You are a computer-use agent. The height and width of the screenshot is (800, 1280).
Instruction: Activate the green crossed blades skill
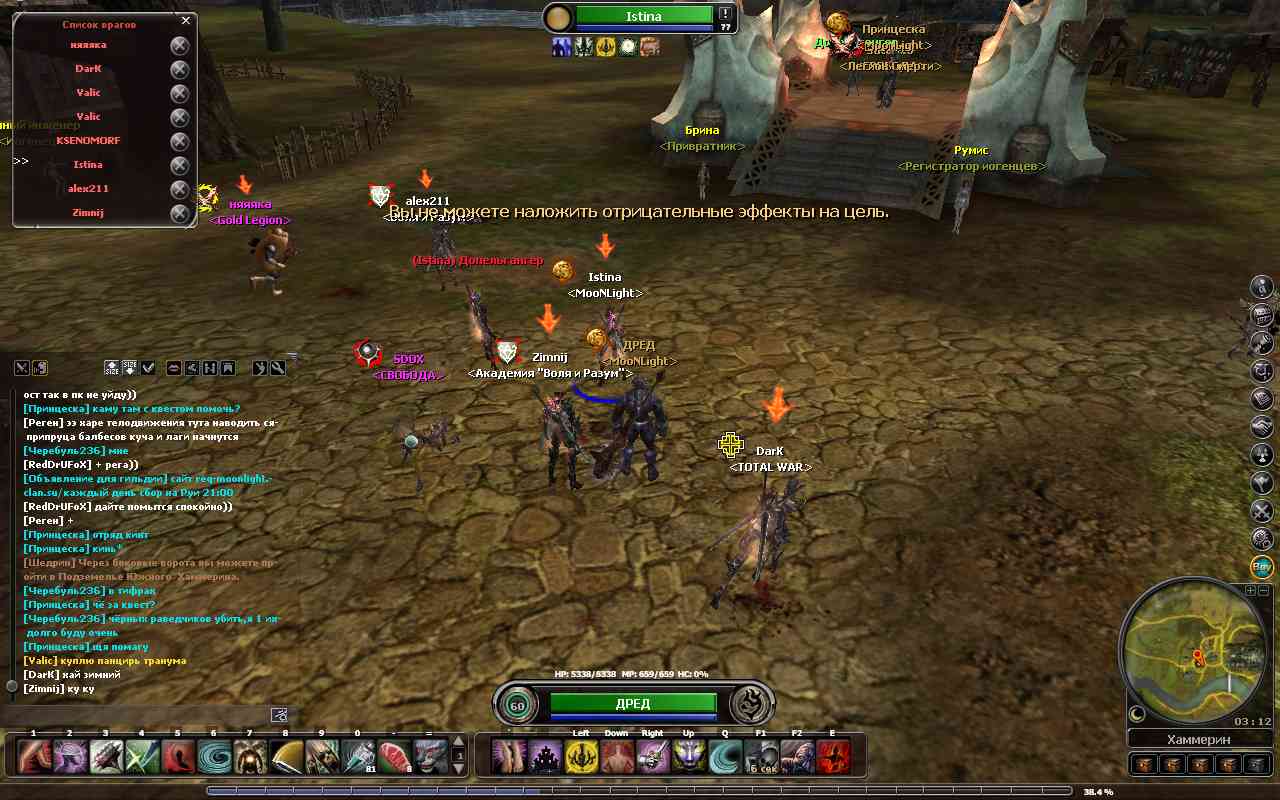[x=142, y=757]
